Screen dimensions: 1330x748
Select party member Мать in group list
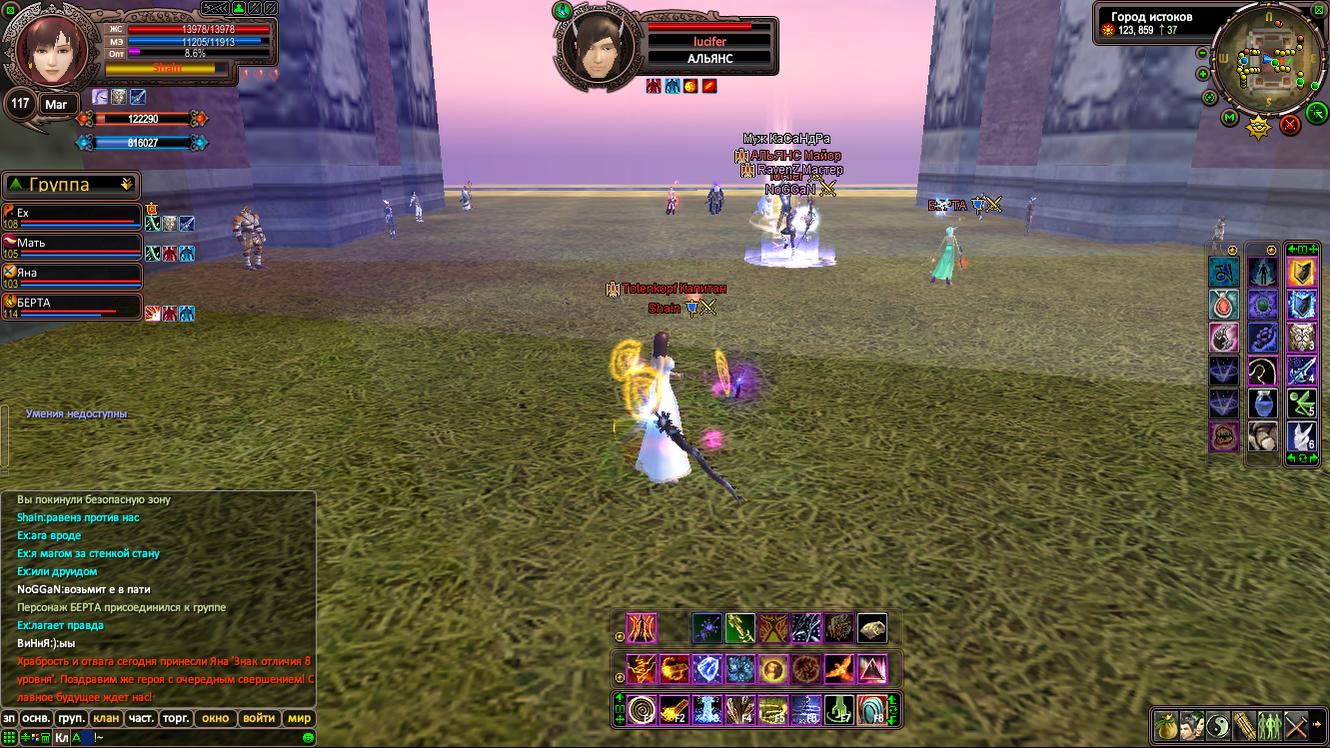coord(72,245)
